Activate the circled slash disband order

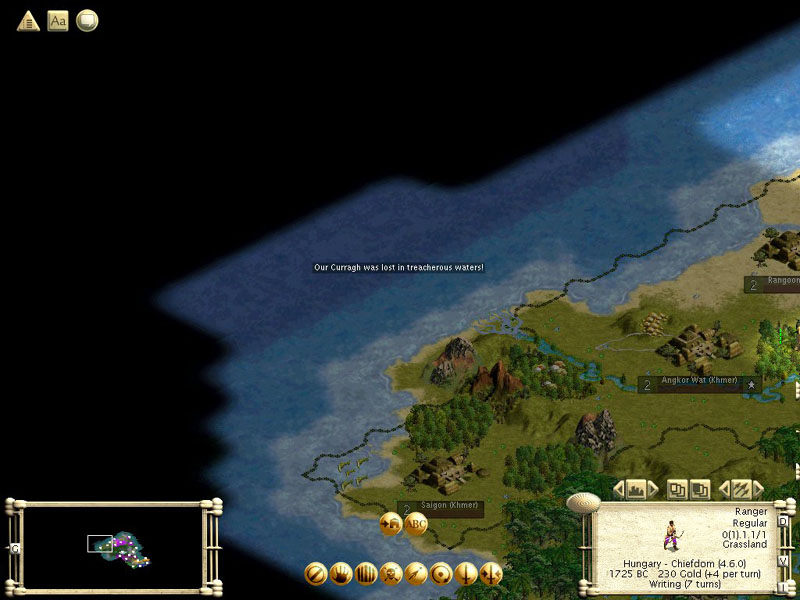[x=316, y=574]
